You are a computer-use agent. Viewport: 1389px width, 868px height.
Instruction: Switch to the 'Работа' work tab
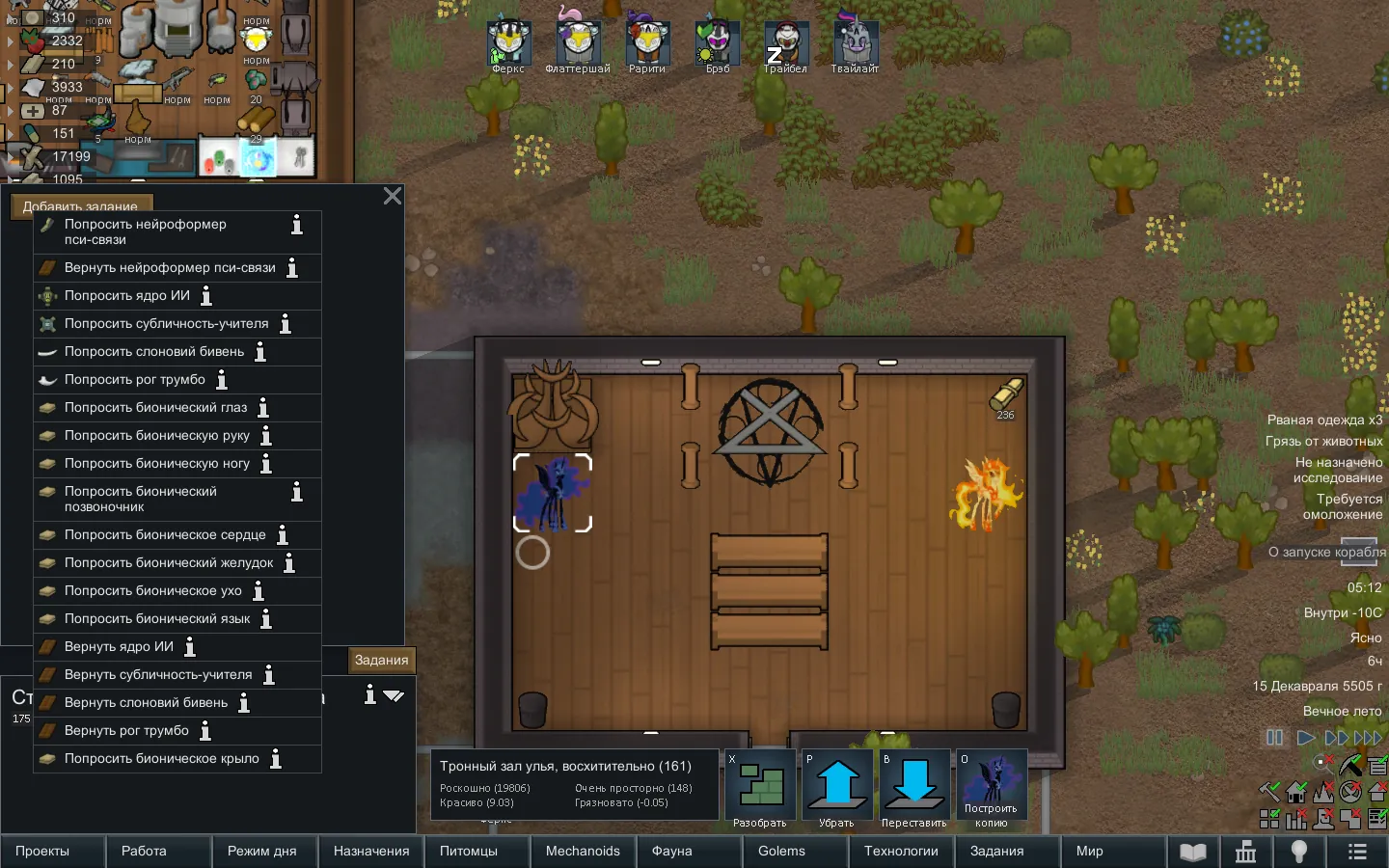pos(144,852)
